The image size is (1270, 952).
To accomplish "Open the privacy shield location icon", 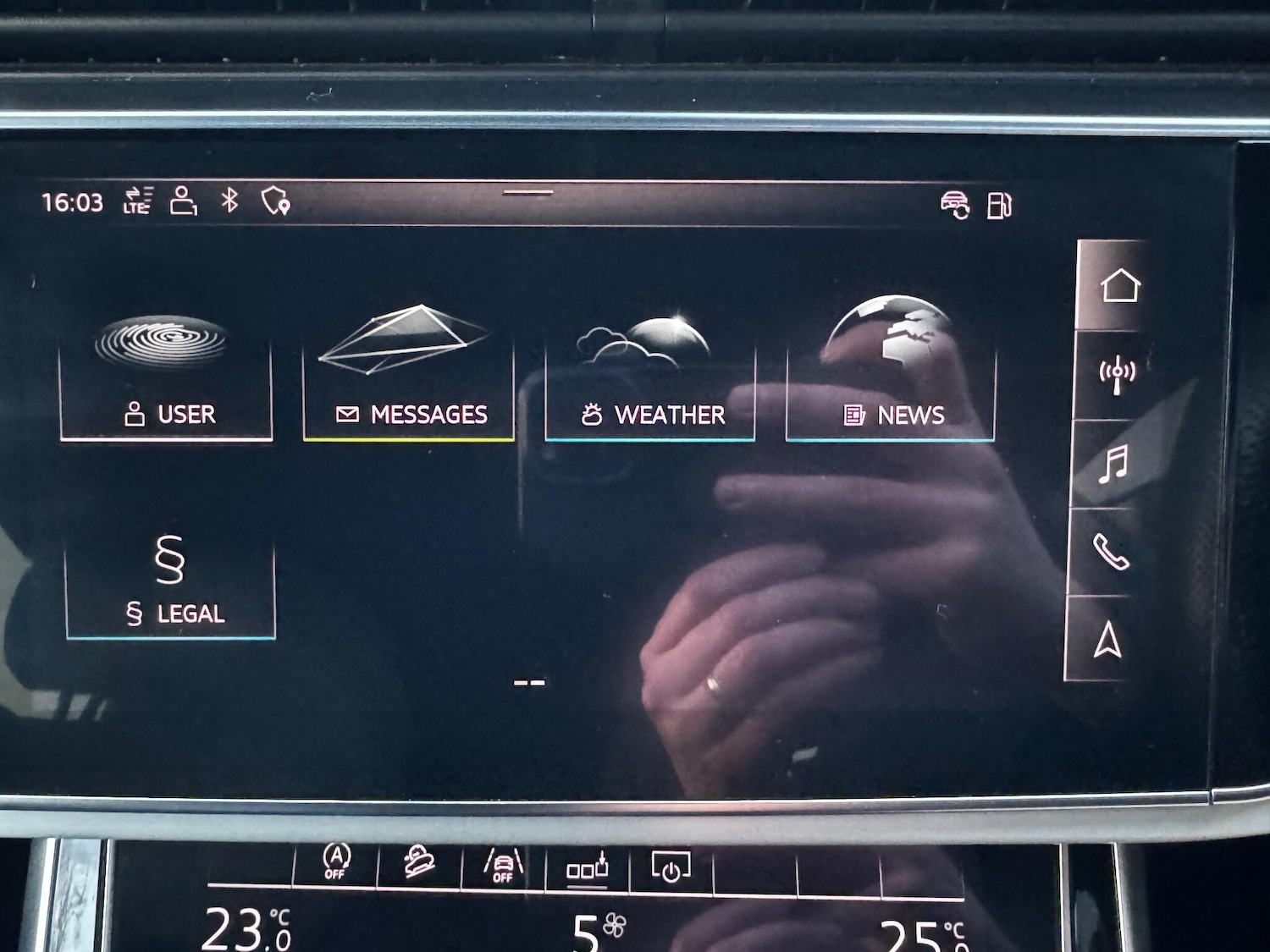I will (276, 203).
